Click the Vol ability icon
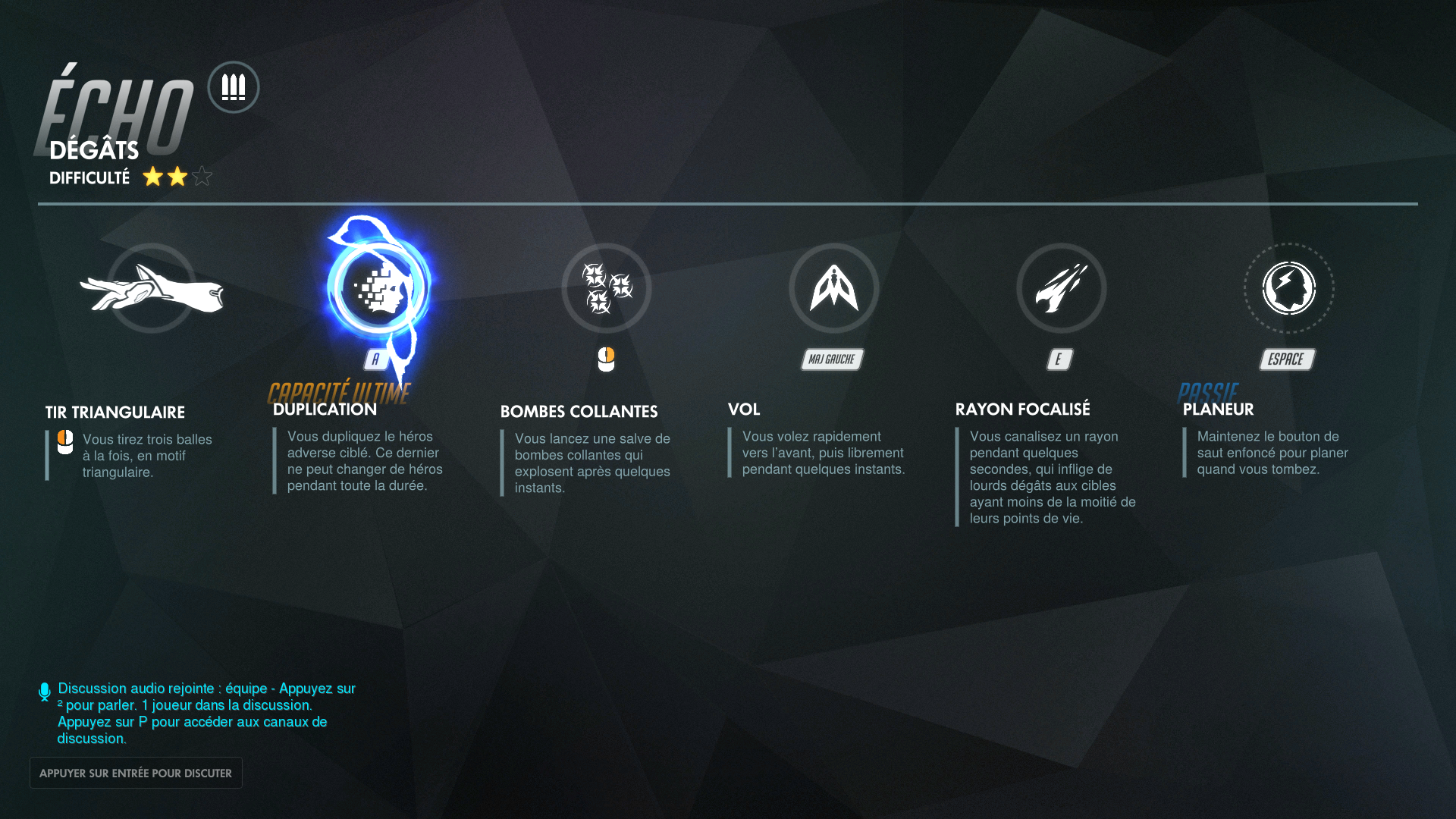Viewport: 1456px width, 819px height. (833, 288)
